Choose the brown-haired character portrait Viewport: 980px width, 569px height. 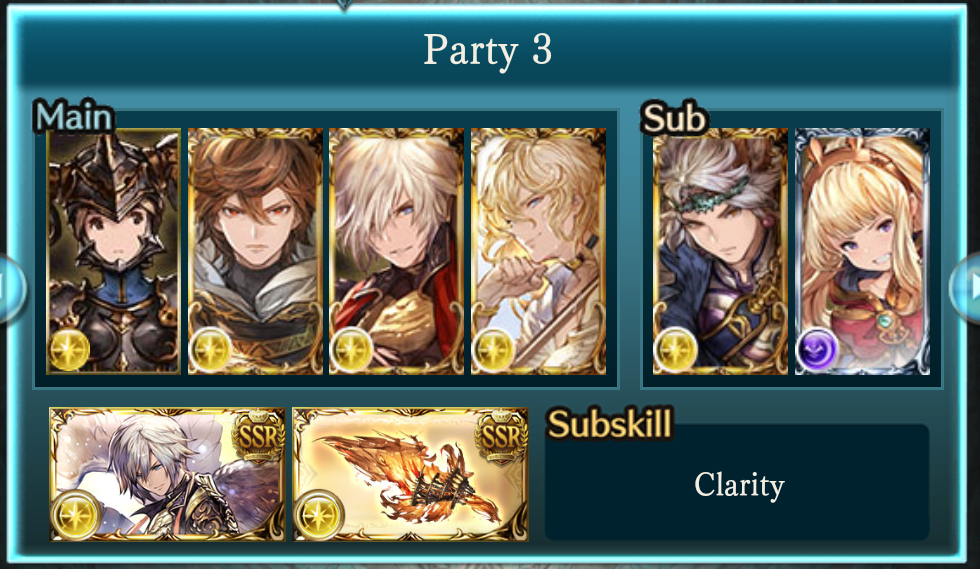pyautogui.click(x=255, y=251)
